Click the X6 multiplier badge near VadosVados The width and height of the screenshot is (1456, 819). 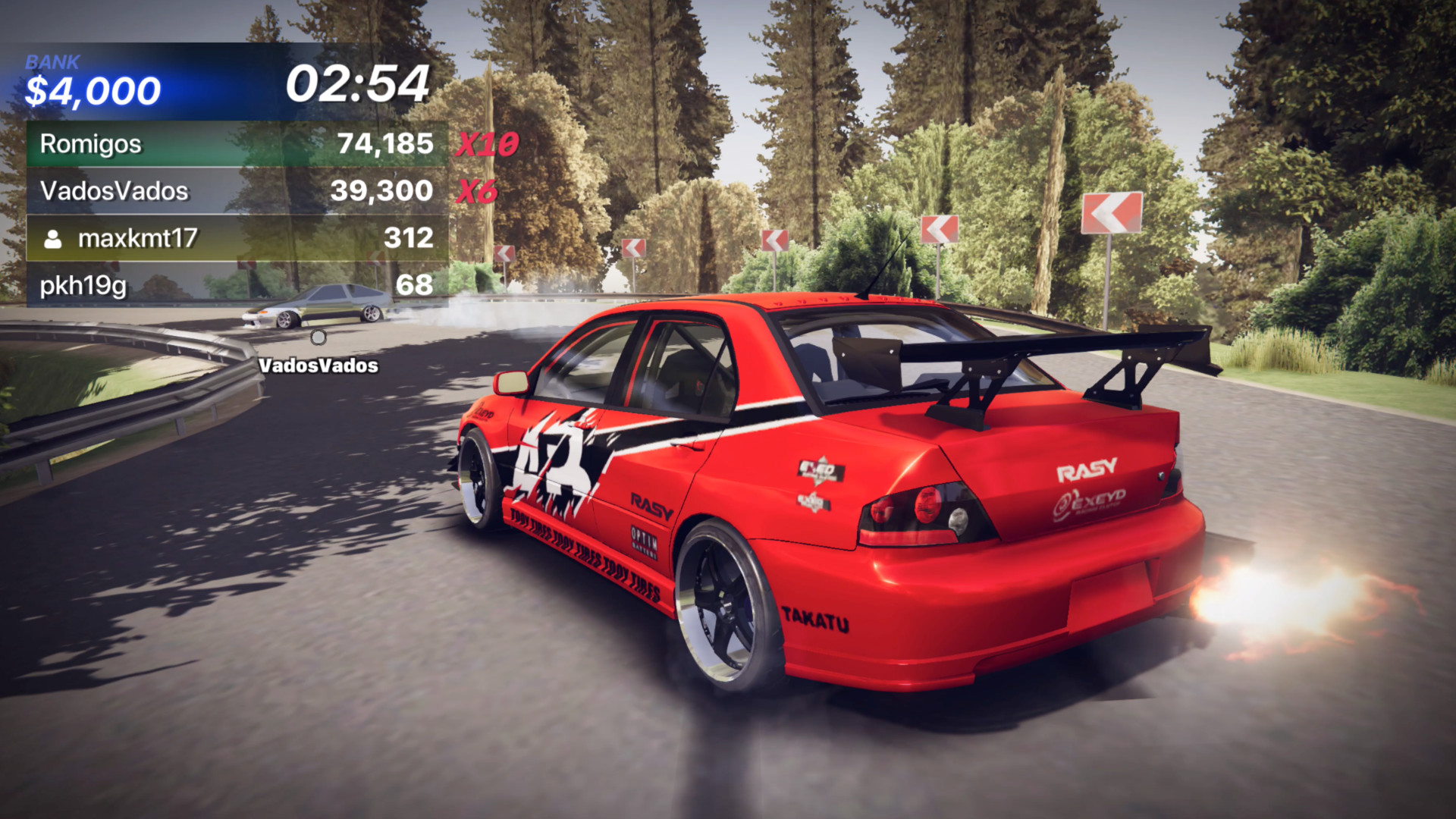click(x=477, y=190)
